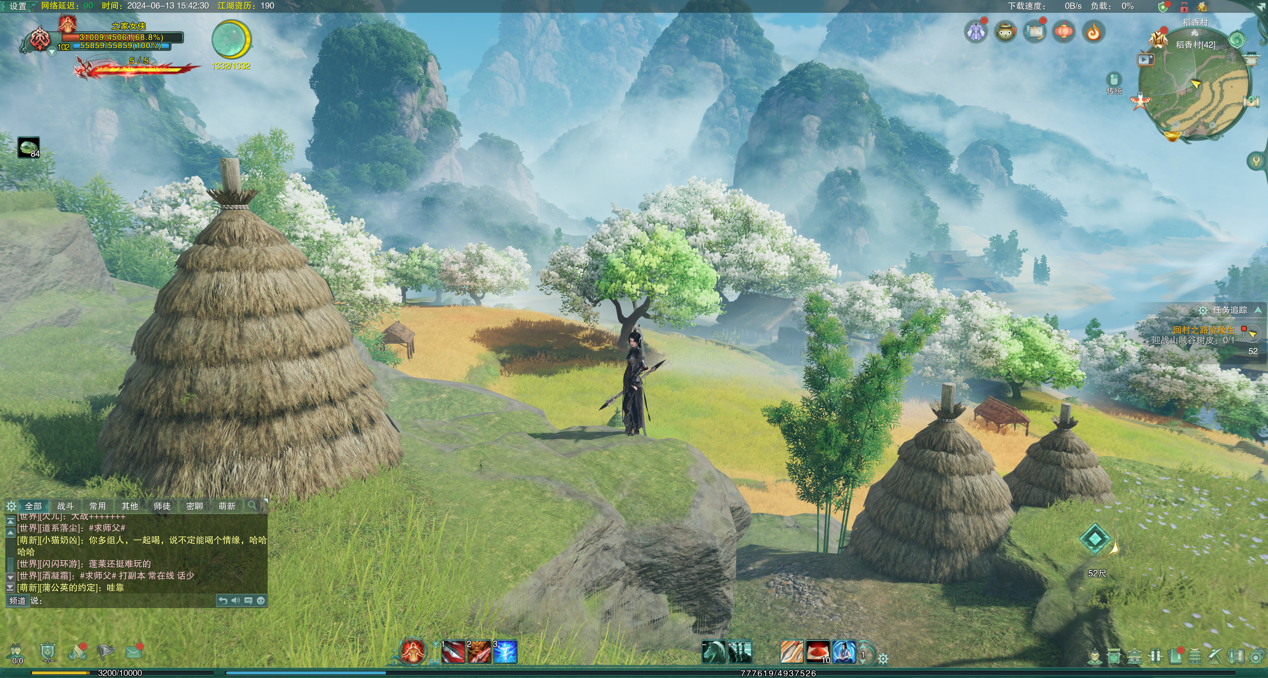Click the red lantern event icon
Viewport: 1268px width, 678px height.
1063,32
